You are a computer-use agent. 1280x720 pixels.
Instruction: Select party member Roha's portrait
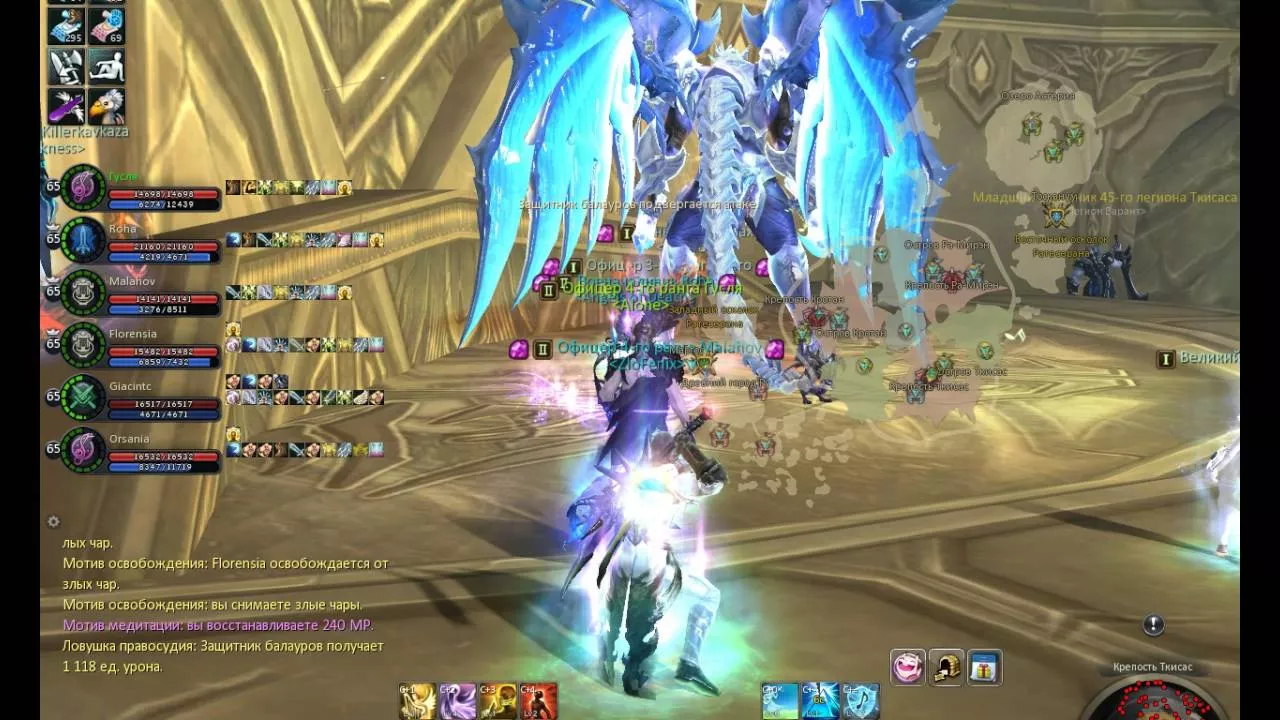[82, 241]
